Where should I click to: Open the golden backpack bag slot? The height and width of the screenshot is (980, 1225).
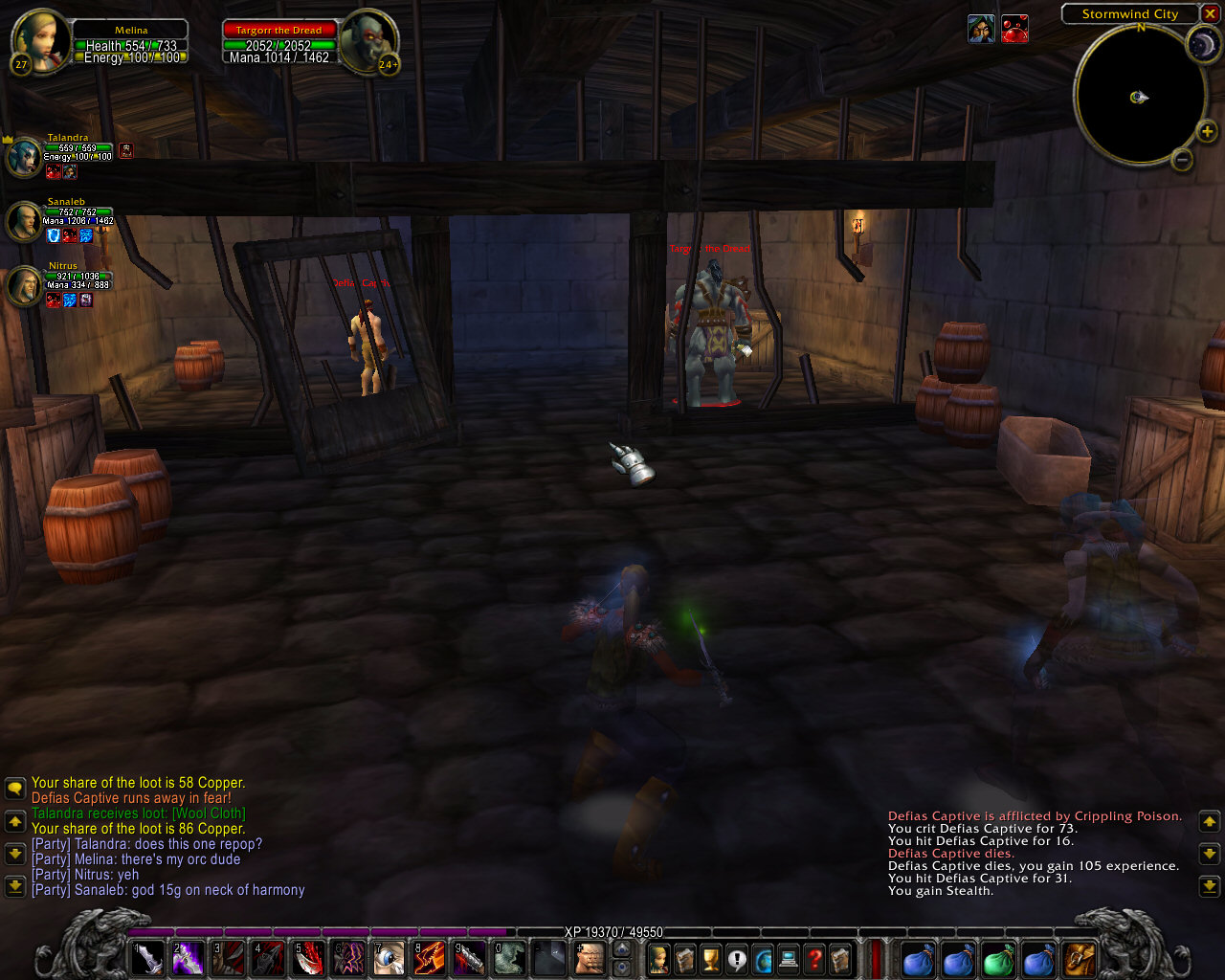[x=1080, y=958]
